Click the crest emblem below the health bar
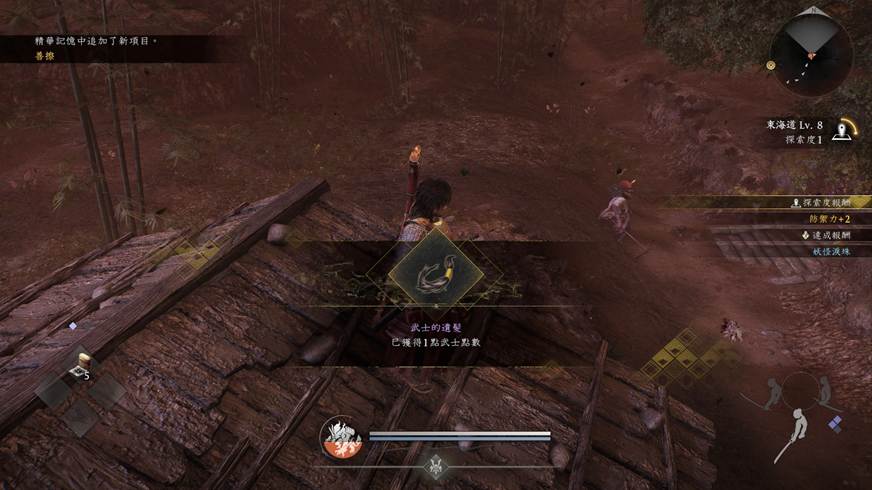The image size is (872, 490). coord(435,463)
